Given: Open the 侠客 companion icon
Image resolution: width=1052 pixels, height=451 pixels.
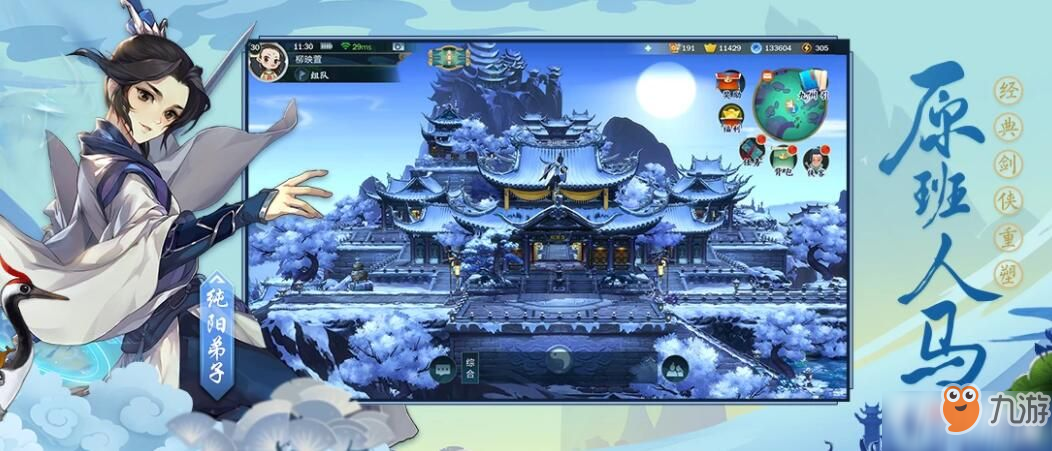Looking at the screenshot, I should pyautogui.click(x=817, y=158).
